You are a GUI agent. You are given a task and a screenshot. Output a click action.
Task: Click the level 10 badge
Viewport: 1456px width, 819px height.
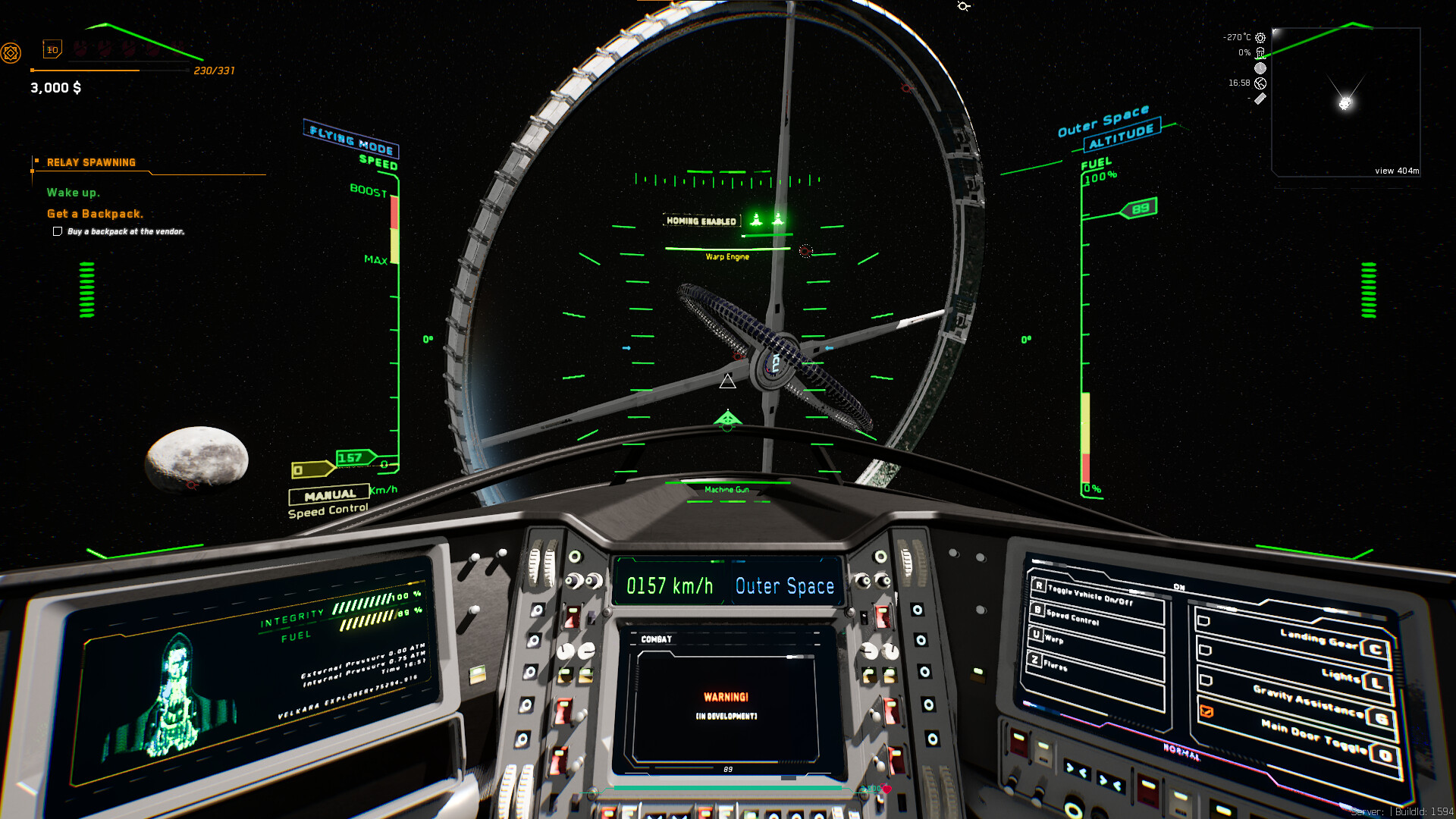click(52, 50)
